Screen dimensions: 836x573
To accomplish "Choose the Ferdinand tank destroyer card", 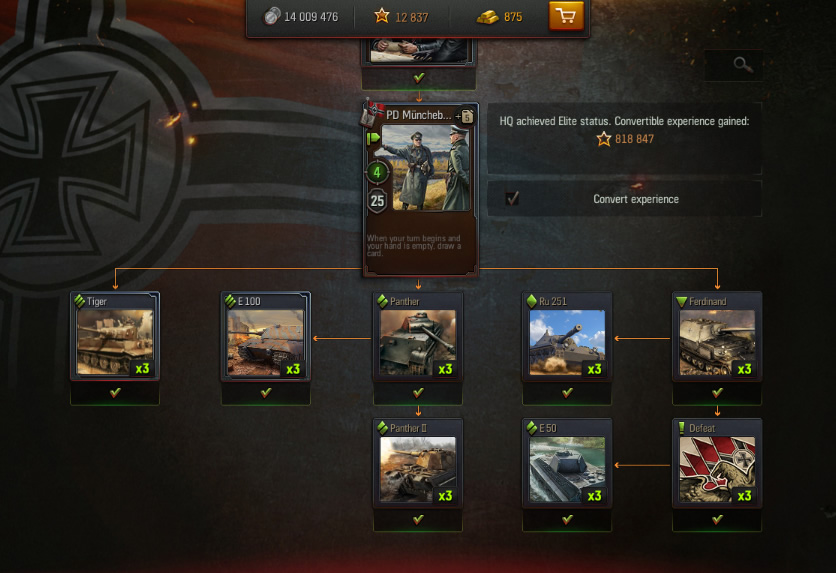I will 717,336.
